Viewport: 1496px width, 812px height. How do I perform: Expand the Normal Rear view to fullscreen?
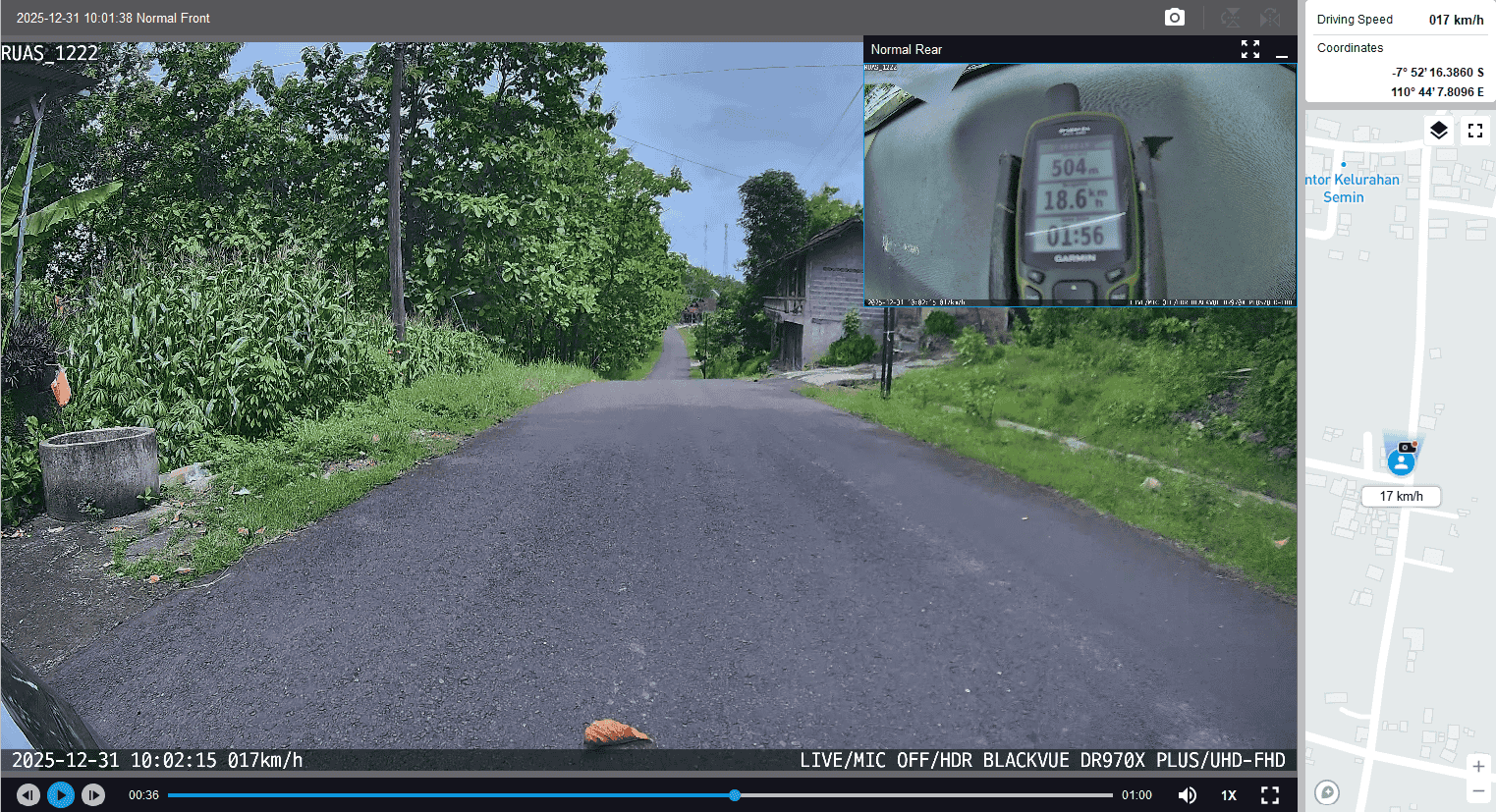point(1249,49)
